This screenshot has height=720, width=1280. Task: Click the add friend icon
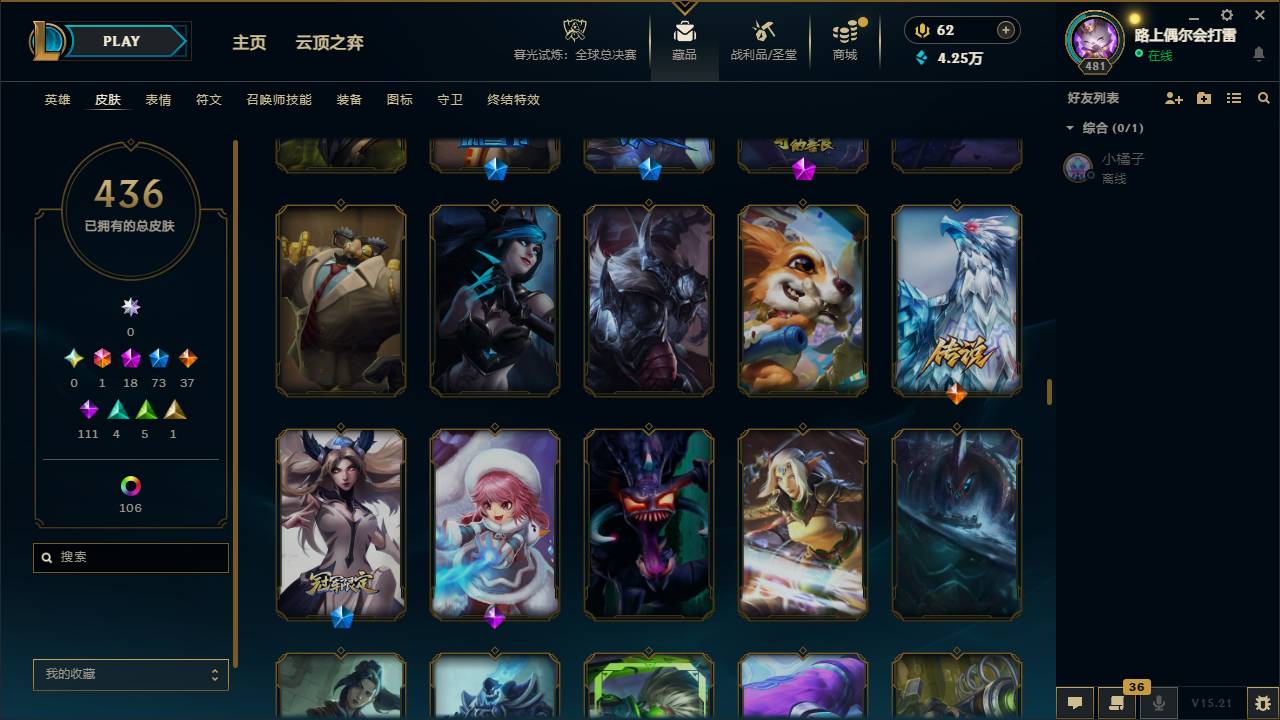coord(1172,97)
